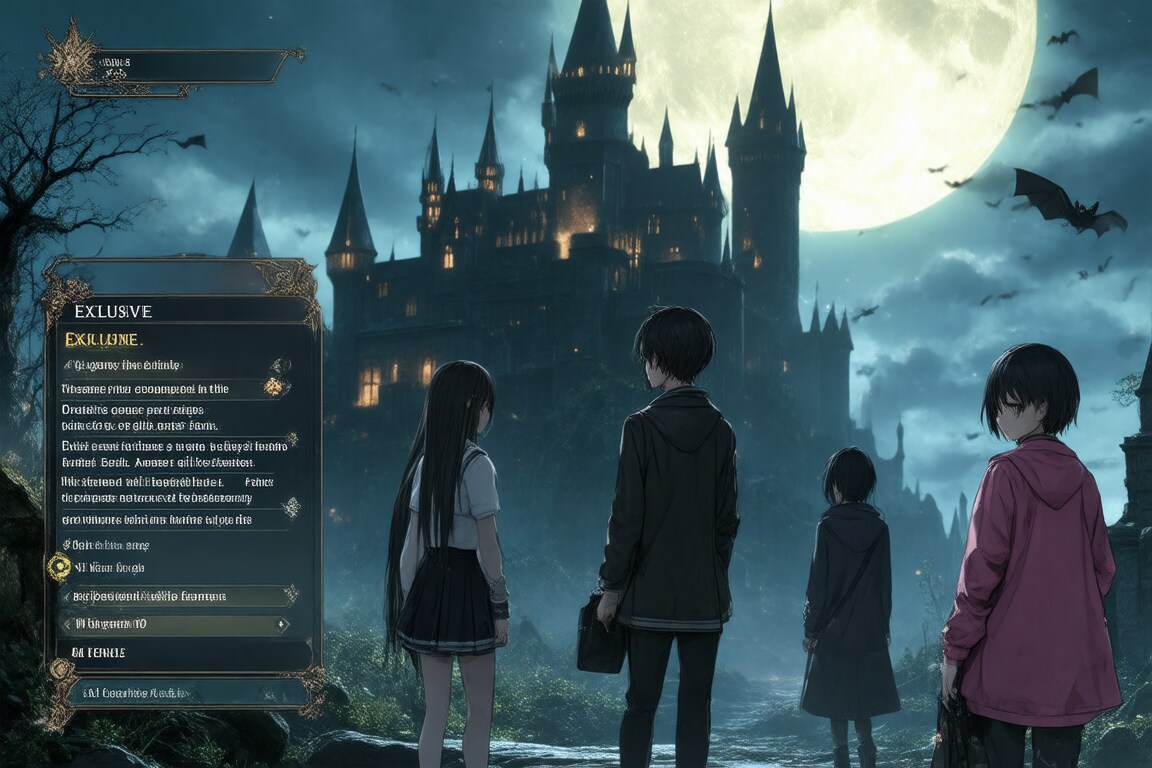Click the white "EXLUSIVE" header bar
This screenshot has height=768, width=1152.
pos(180,311)
